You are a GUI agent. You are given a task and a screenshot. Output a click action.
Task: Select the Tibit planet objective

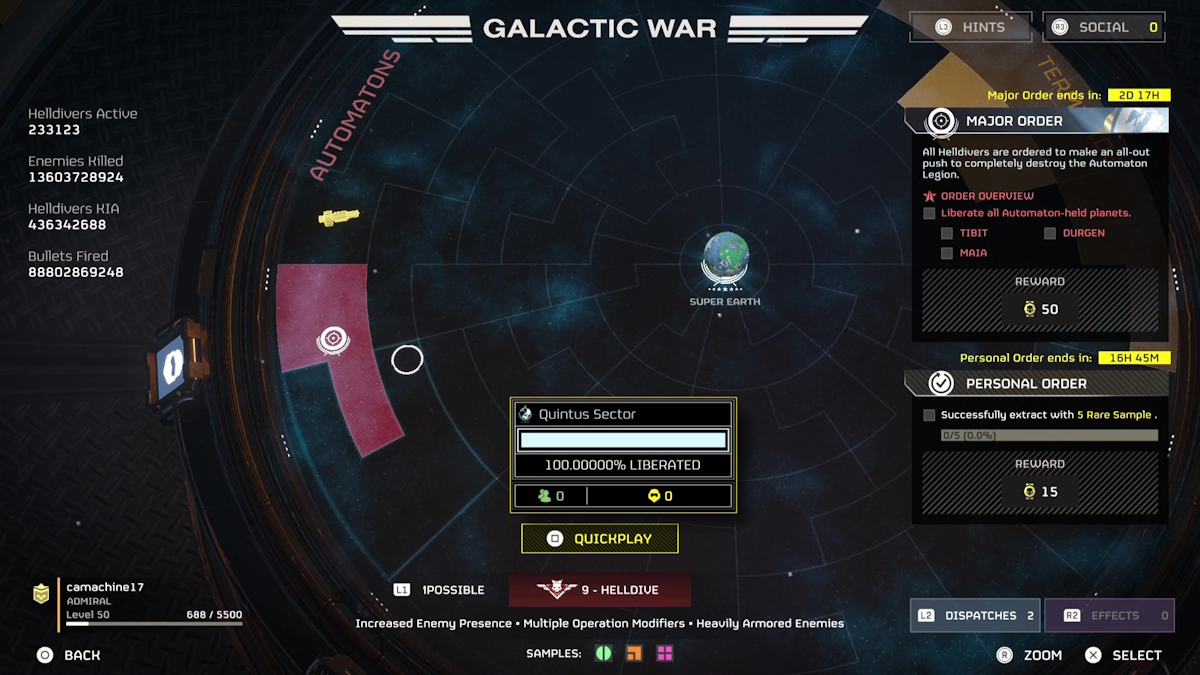[973, 233]
